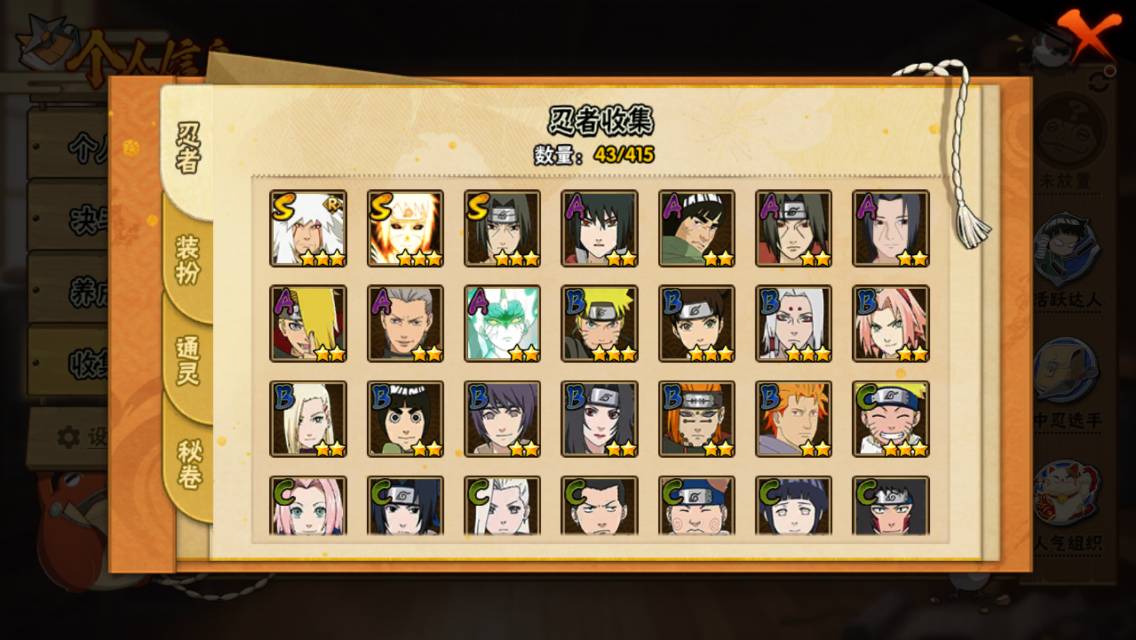Choose B-rank Pain with orange hair
Viewport: 1136px width, 640px height.
click(697, 418)
